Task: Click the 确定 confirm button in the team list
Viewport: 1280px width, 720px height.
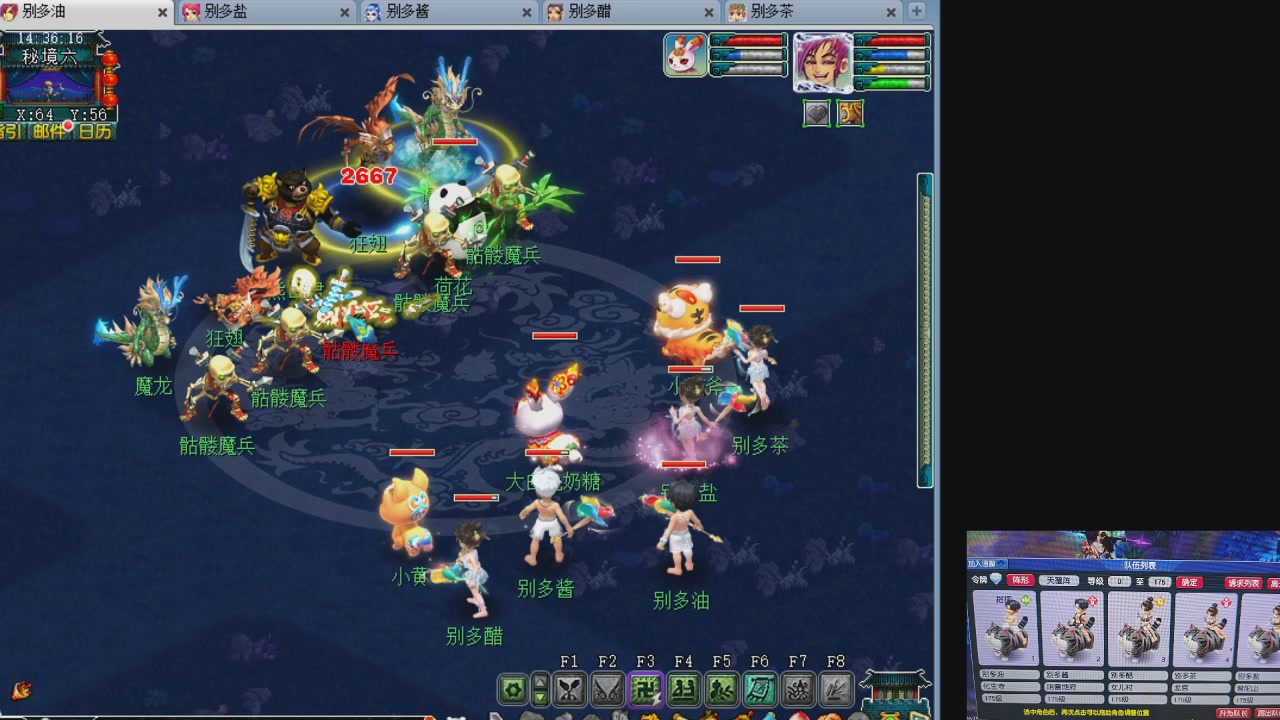Action: pos(1189,582)
